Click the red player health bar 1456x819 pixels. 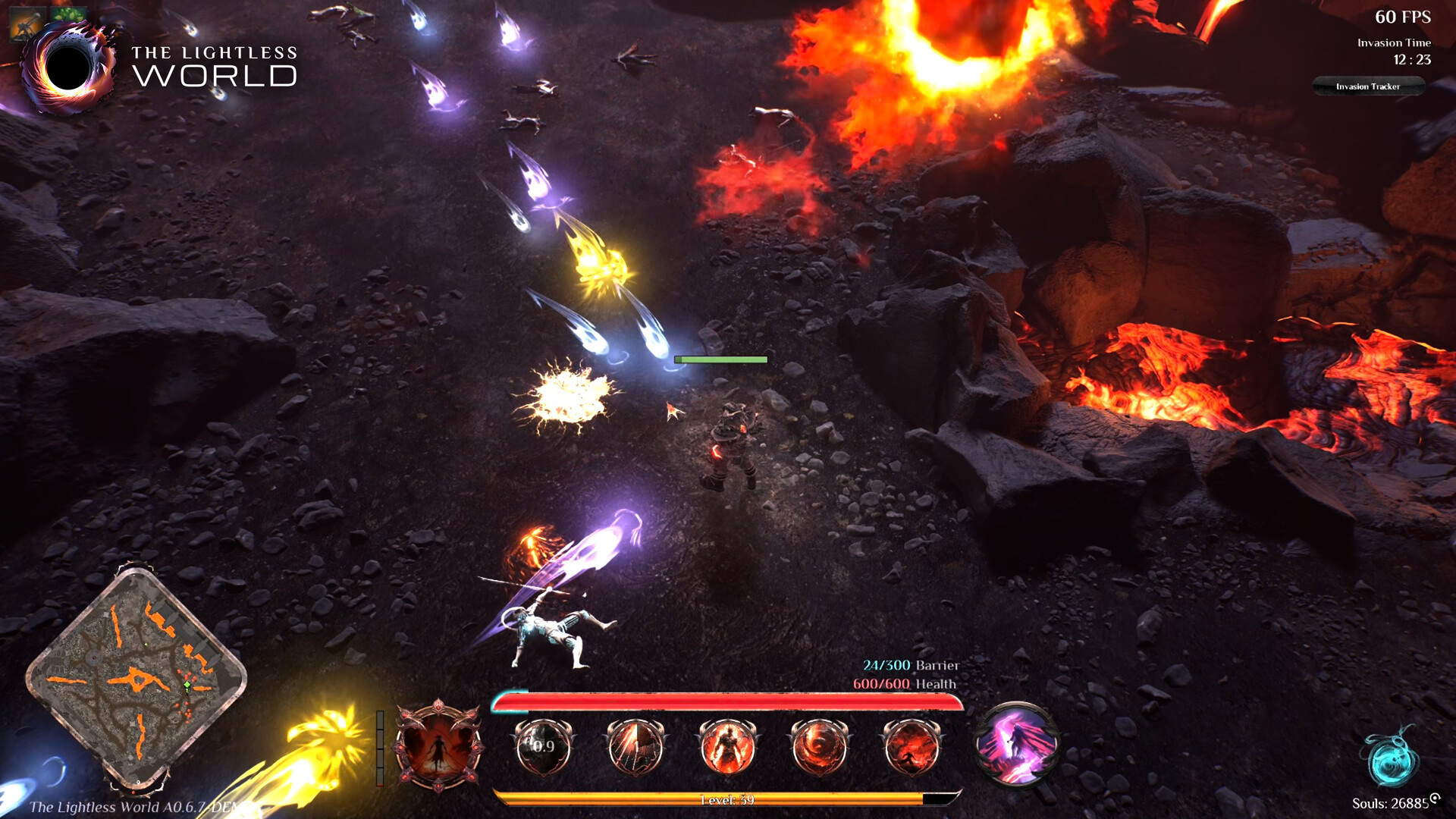732,702
